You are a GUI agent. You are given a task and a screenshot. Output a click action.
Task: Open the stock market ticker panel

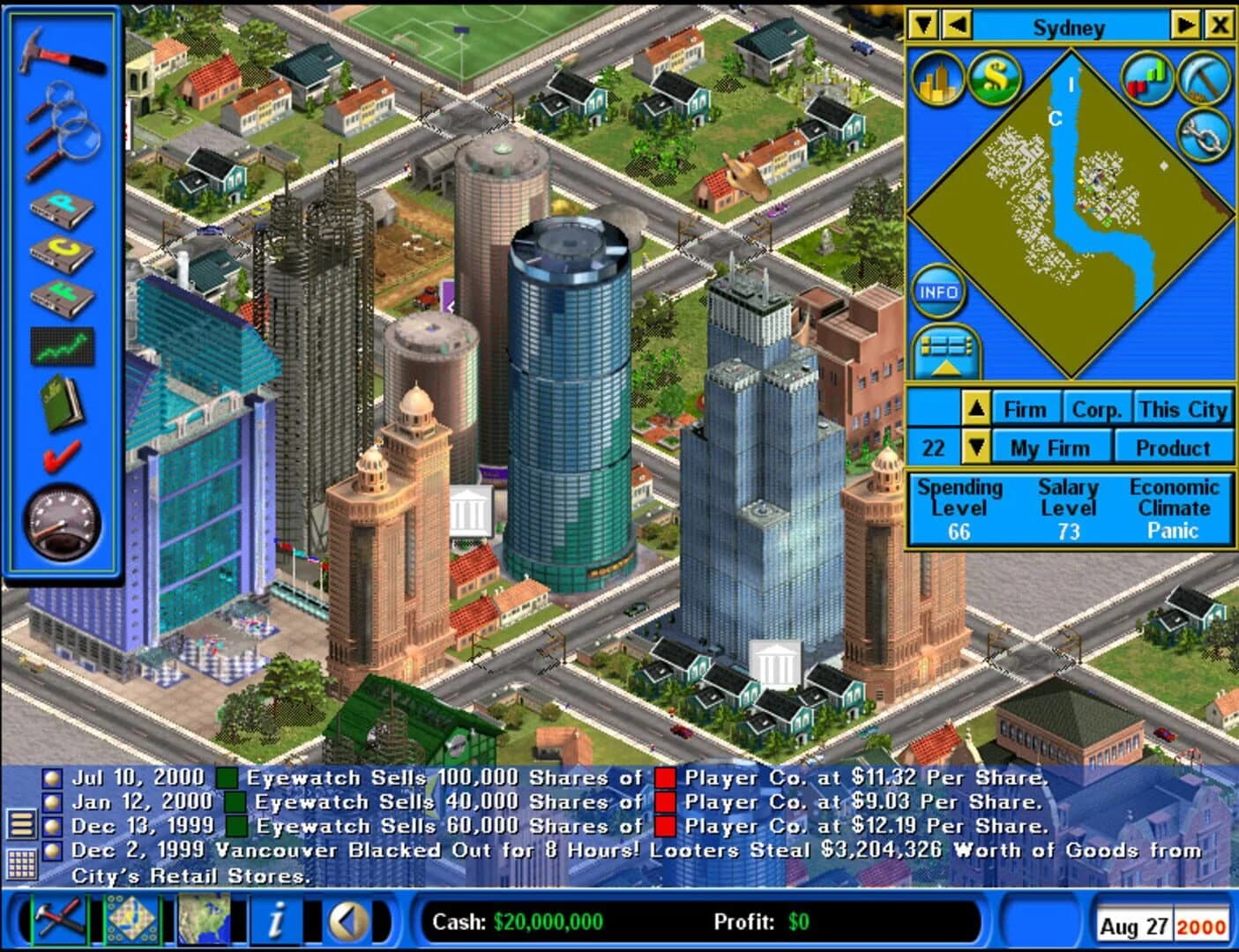click(x=62, y=346)
